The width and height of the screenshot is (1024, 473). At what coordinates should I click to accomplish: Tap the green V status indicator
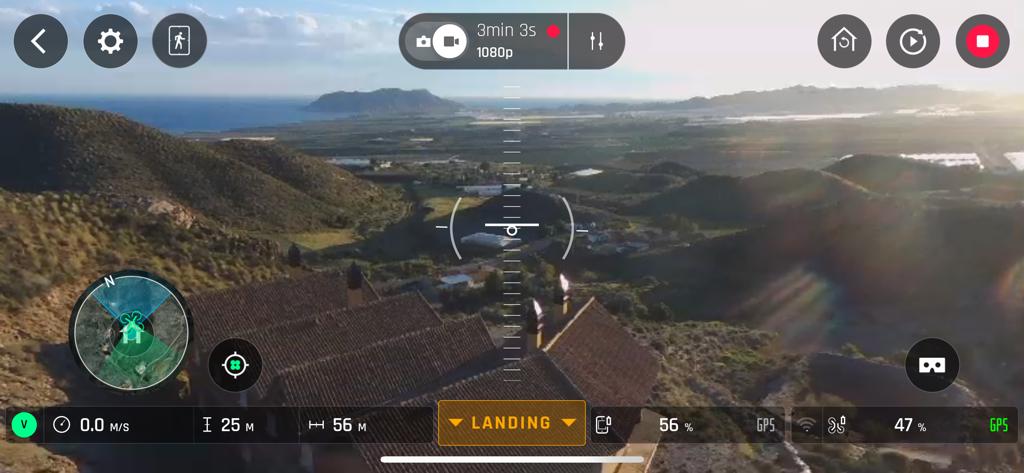pyautogui.click(x=24, y=425)
